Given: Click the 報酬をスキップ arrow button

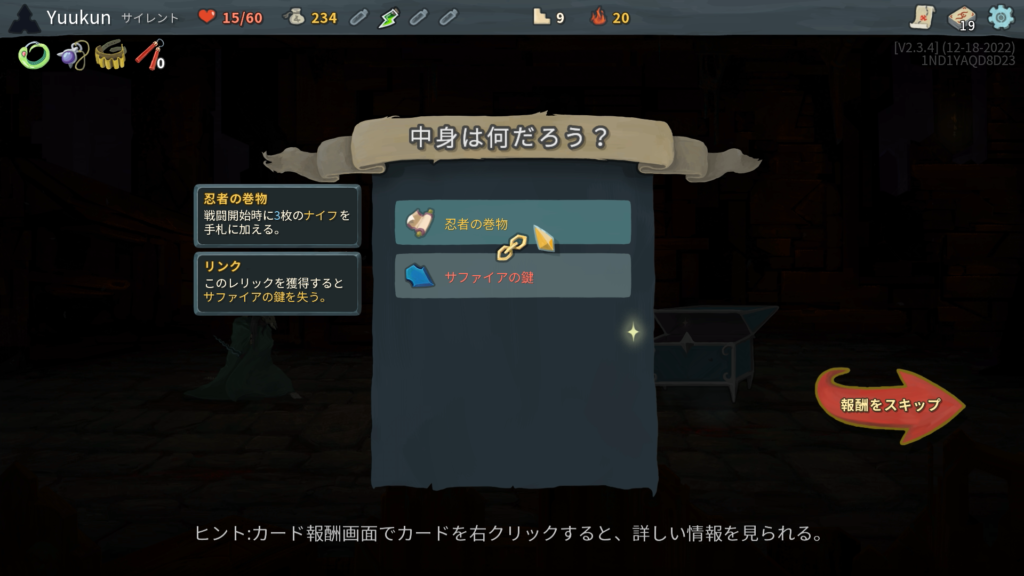Looking at the screenshot, I should 888,405.
